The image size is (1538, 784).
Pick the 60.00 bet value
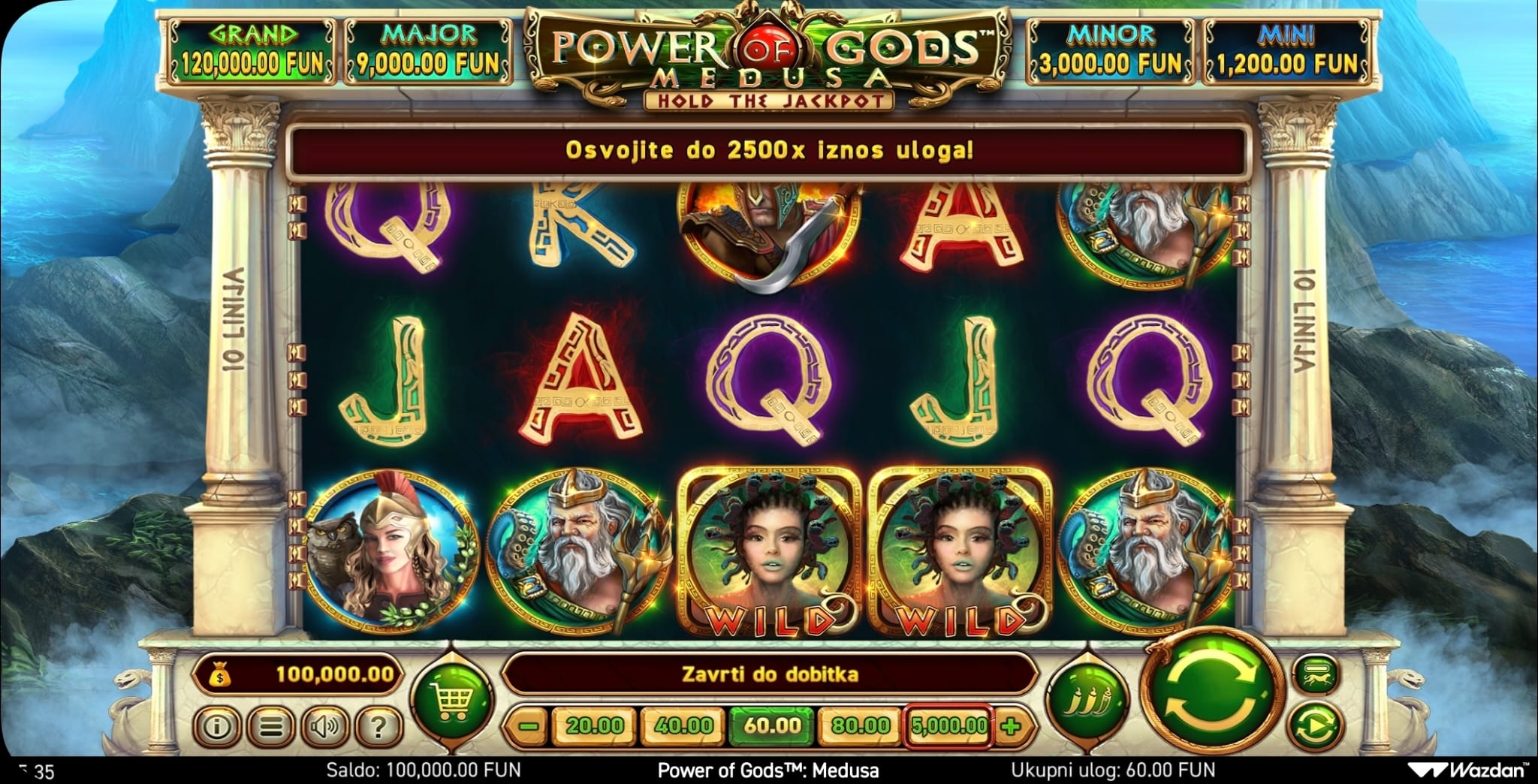click(772, 725)
